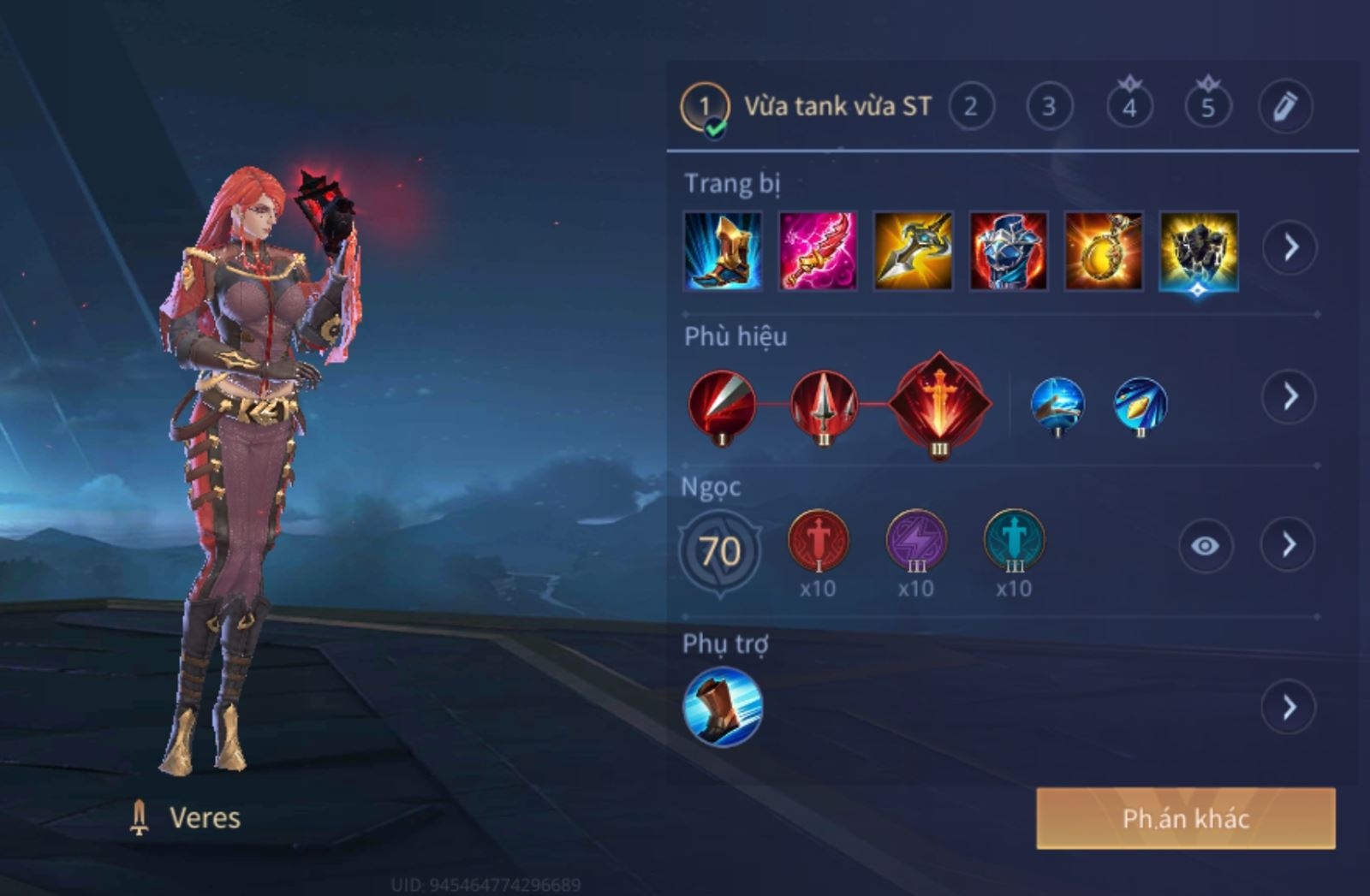Screen dimensions: 1370x896
Task: Select the golden amulet equipment item
Action: tap(1103, 251)
